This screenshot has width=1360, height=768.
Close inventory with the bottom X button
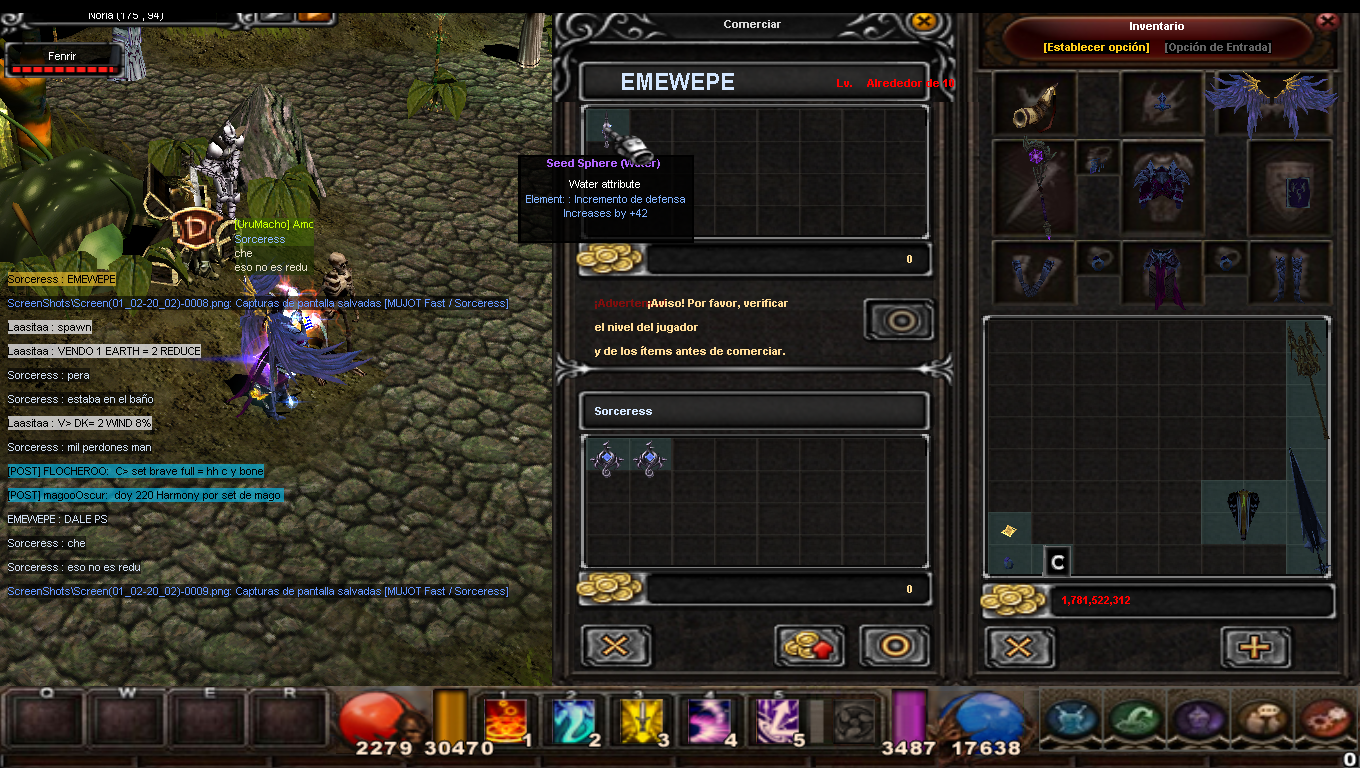click(x=1019, y=647)
